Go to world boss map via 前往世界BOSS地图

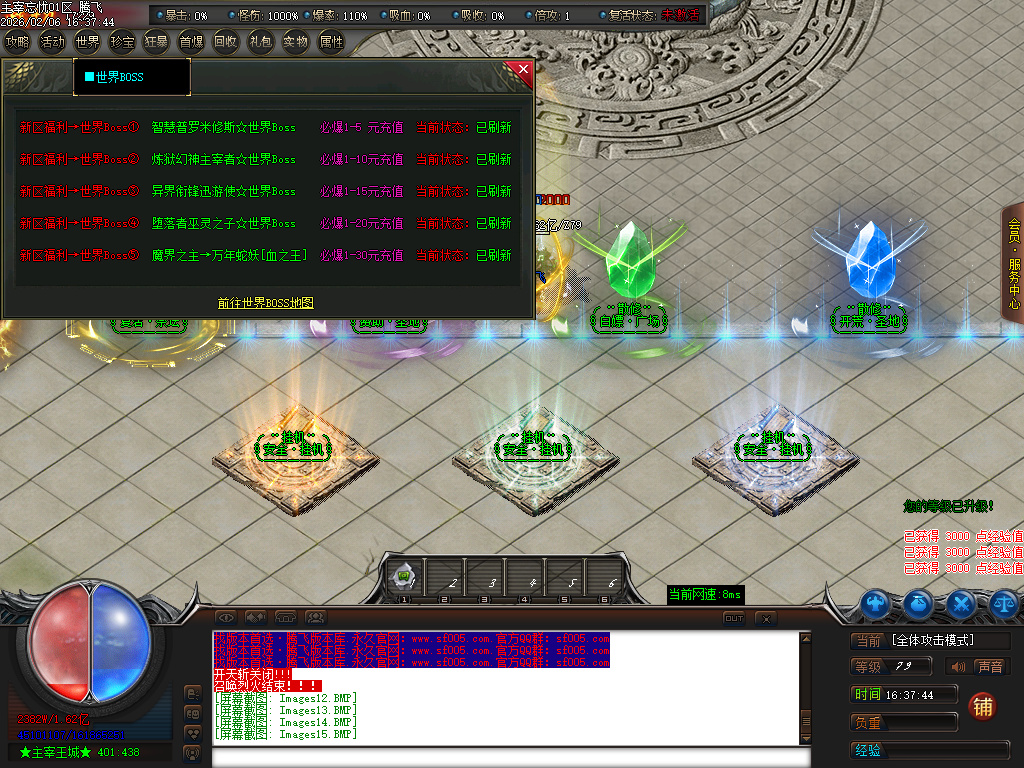click(266, 302)
